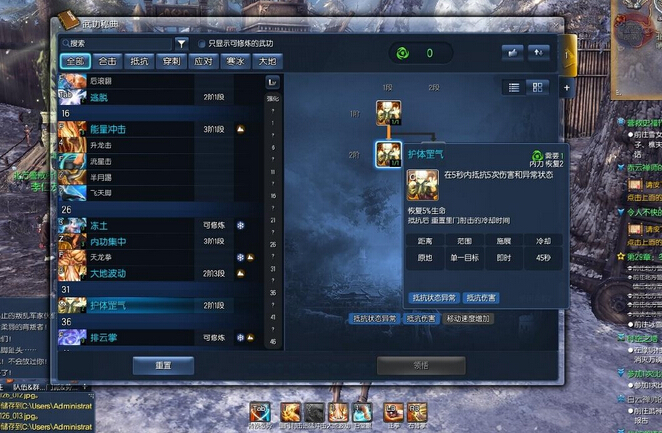Open the 穿刺 skill category
The height and width of the screenshot is (433, 662).
pos(172,62)
